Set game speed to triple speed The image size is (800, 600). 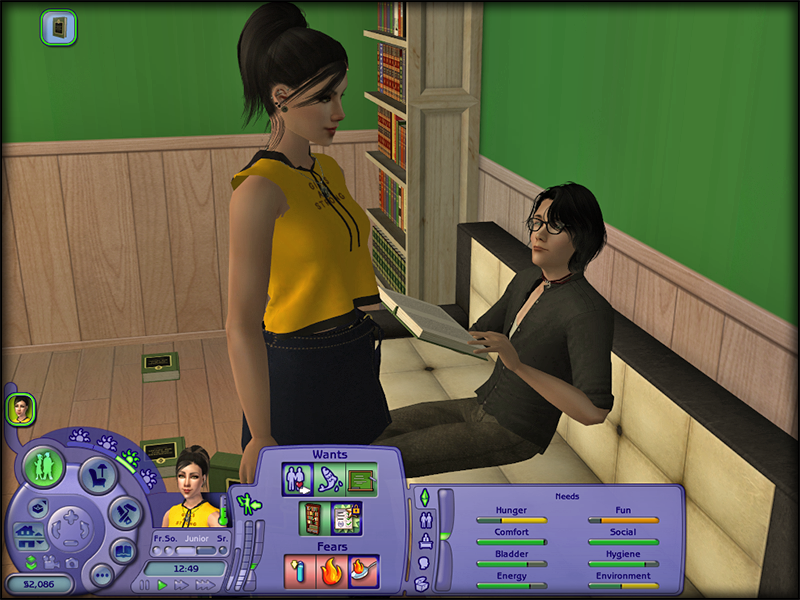[203, 585]
